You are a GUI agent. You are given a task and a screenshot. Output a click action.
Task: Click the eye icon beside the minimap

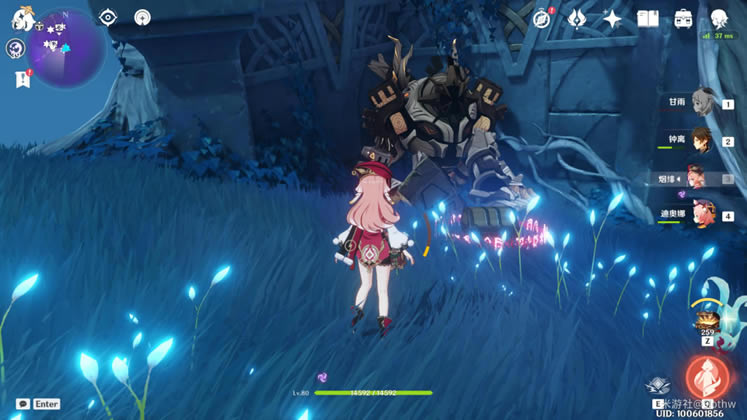click(108, 18)
